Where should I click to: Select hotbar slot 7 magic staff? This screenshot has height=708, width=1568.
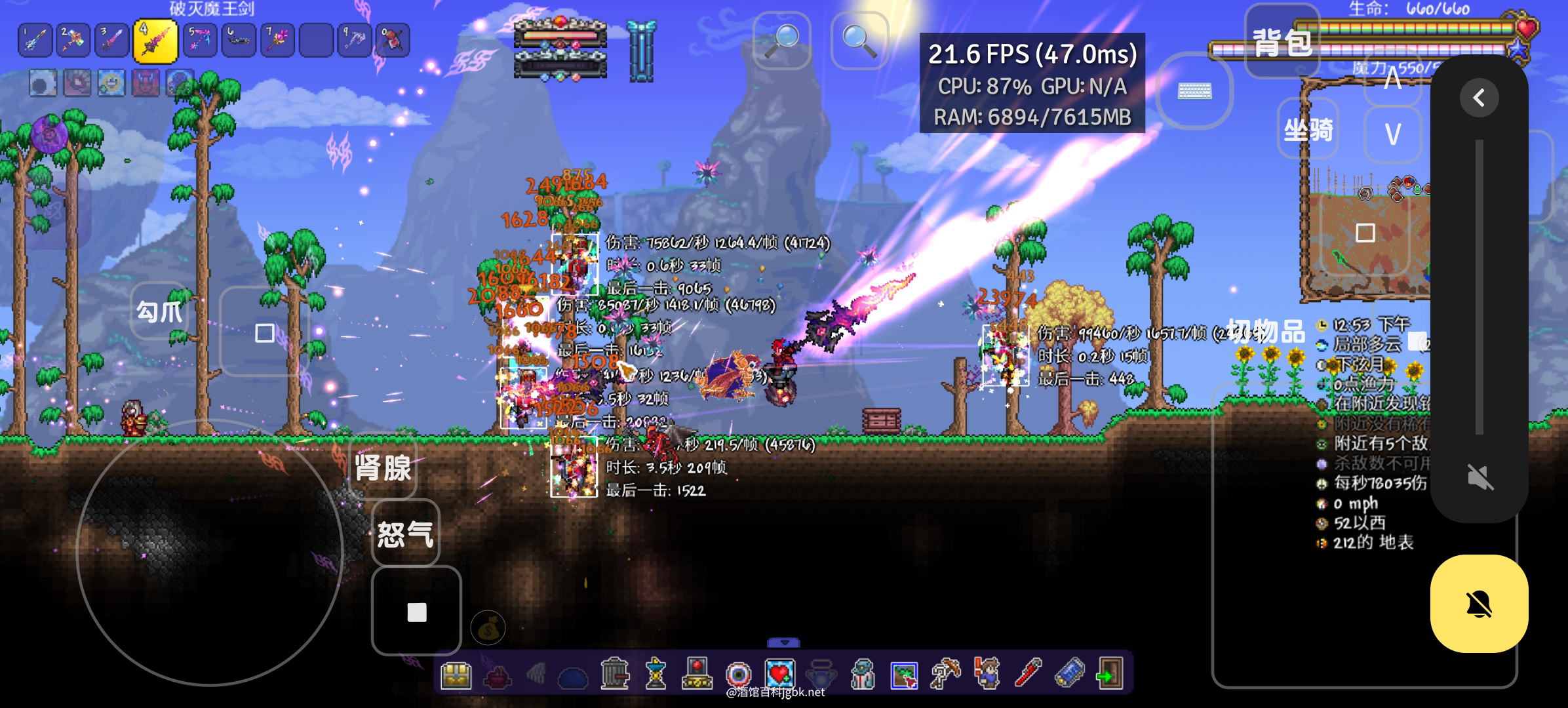coord(277,41)
